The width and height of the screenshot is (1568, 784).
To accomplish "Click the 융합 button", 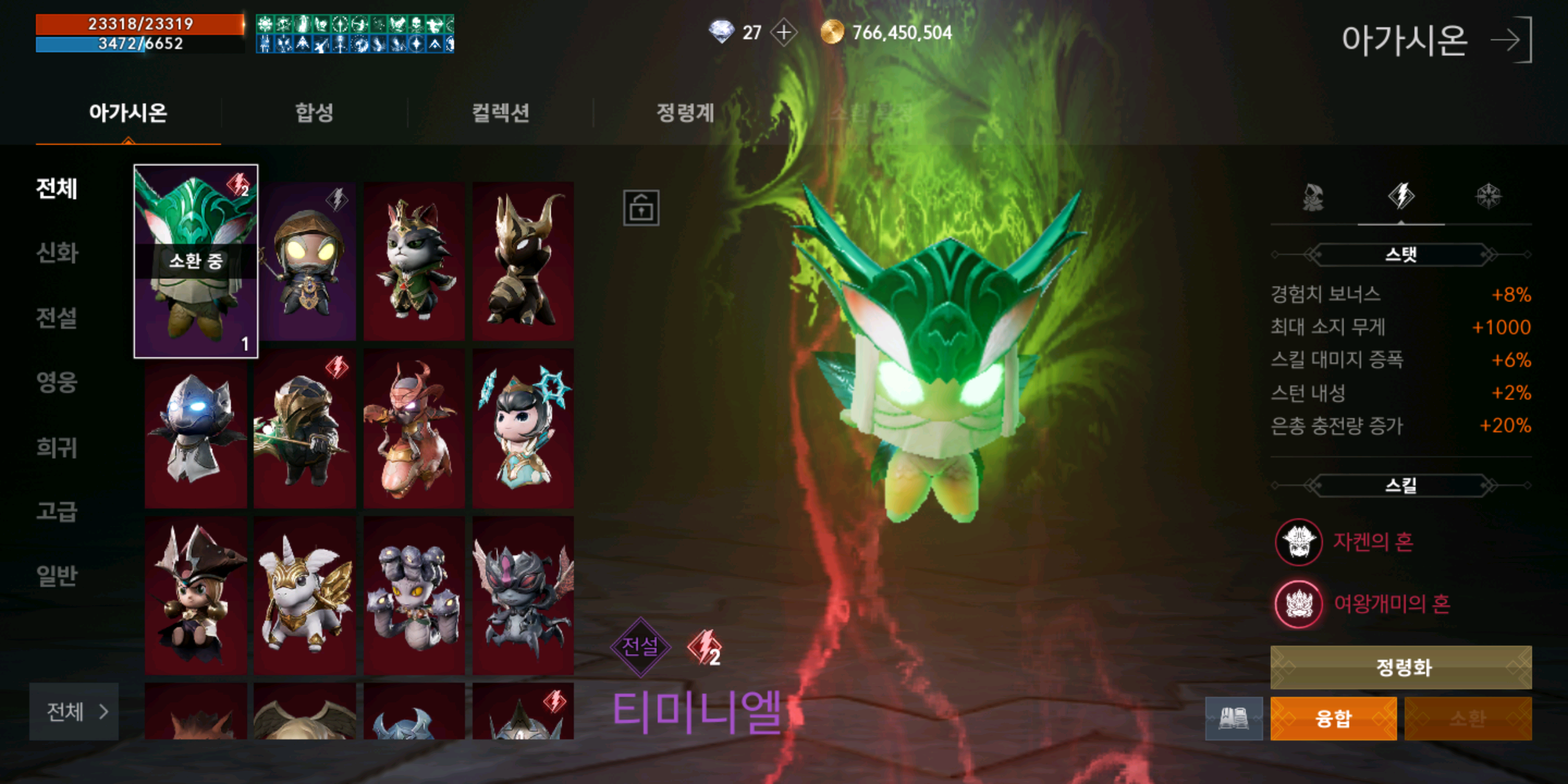I will (1333, 718).
